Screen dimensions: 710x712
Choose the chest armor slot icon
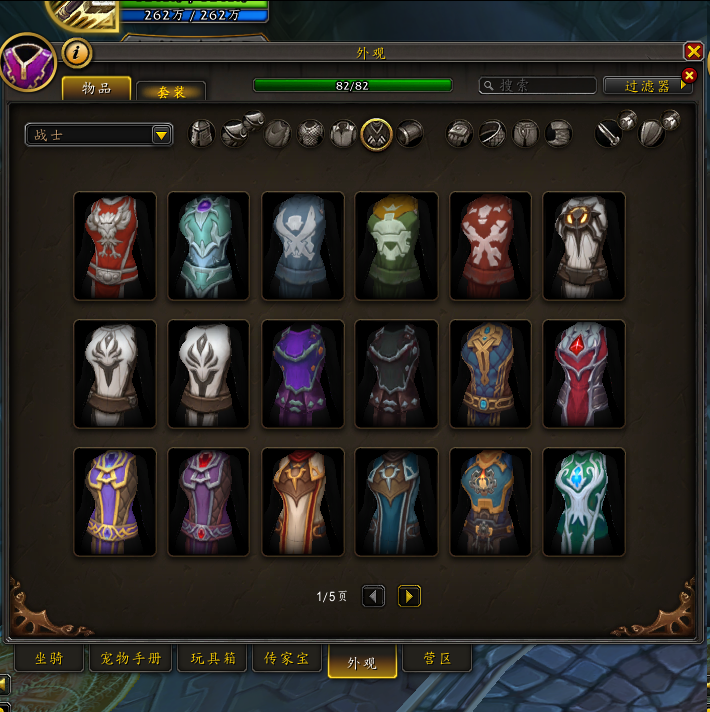[x=310, y=134]
